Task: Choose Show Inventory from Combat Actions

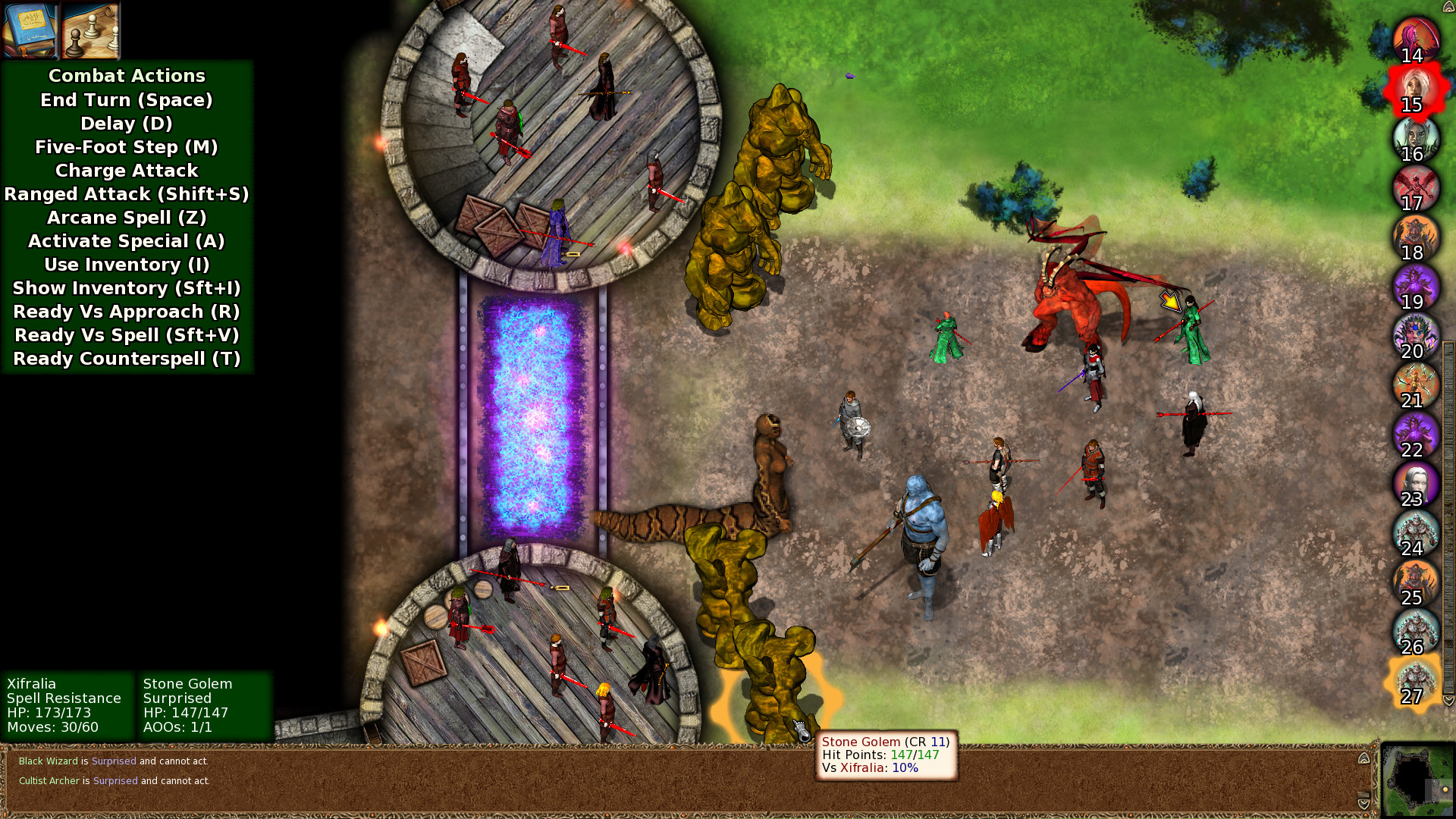Action: [x=126, y=288]
